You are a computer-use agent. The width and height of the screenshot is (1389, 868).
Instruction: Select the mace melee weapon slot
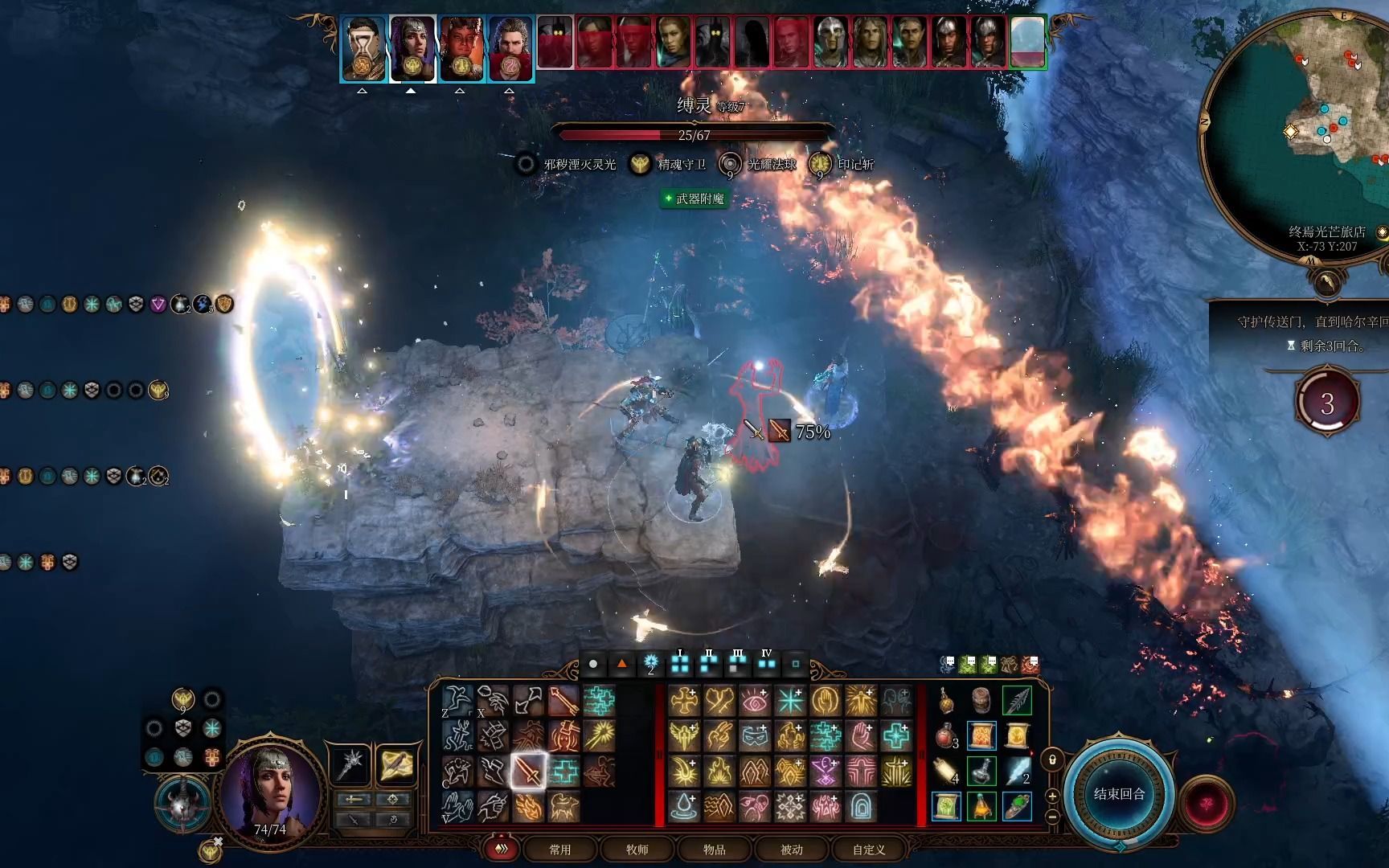352,765
